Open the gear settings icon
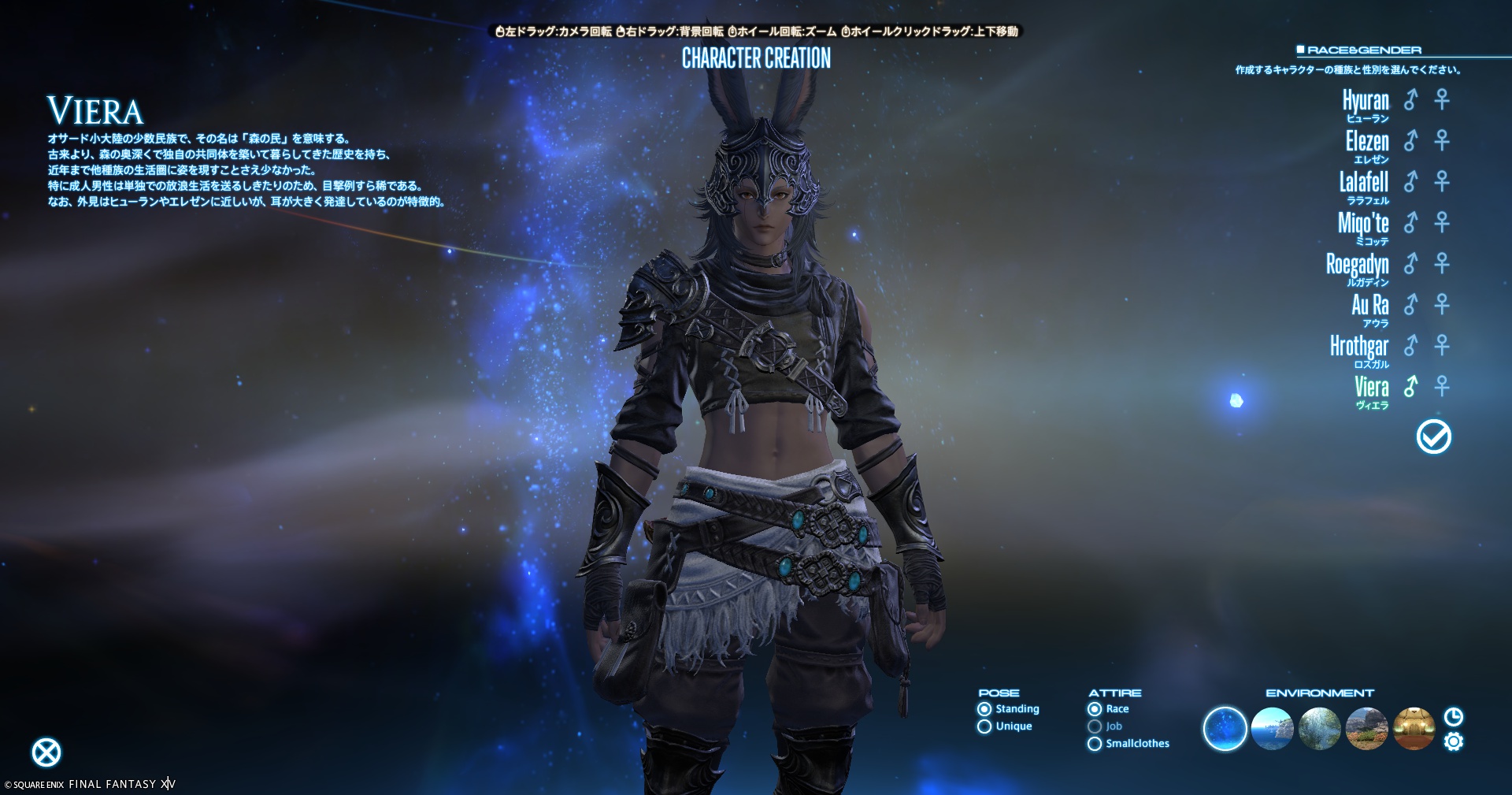The width and height of the screenshot is (1512, 795). 1454,742
